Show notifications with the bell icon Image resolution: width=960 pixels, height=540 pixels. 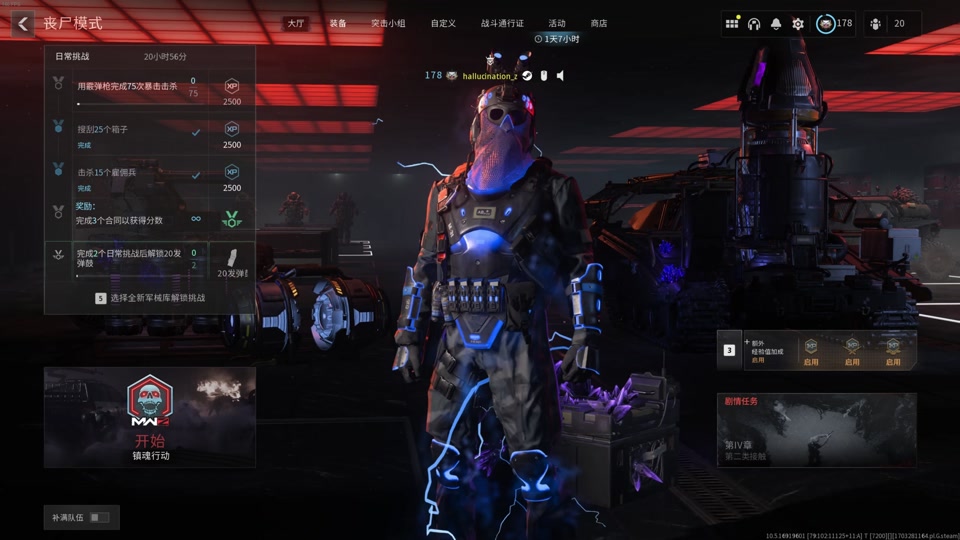(x=776, y=24)
